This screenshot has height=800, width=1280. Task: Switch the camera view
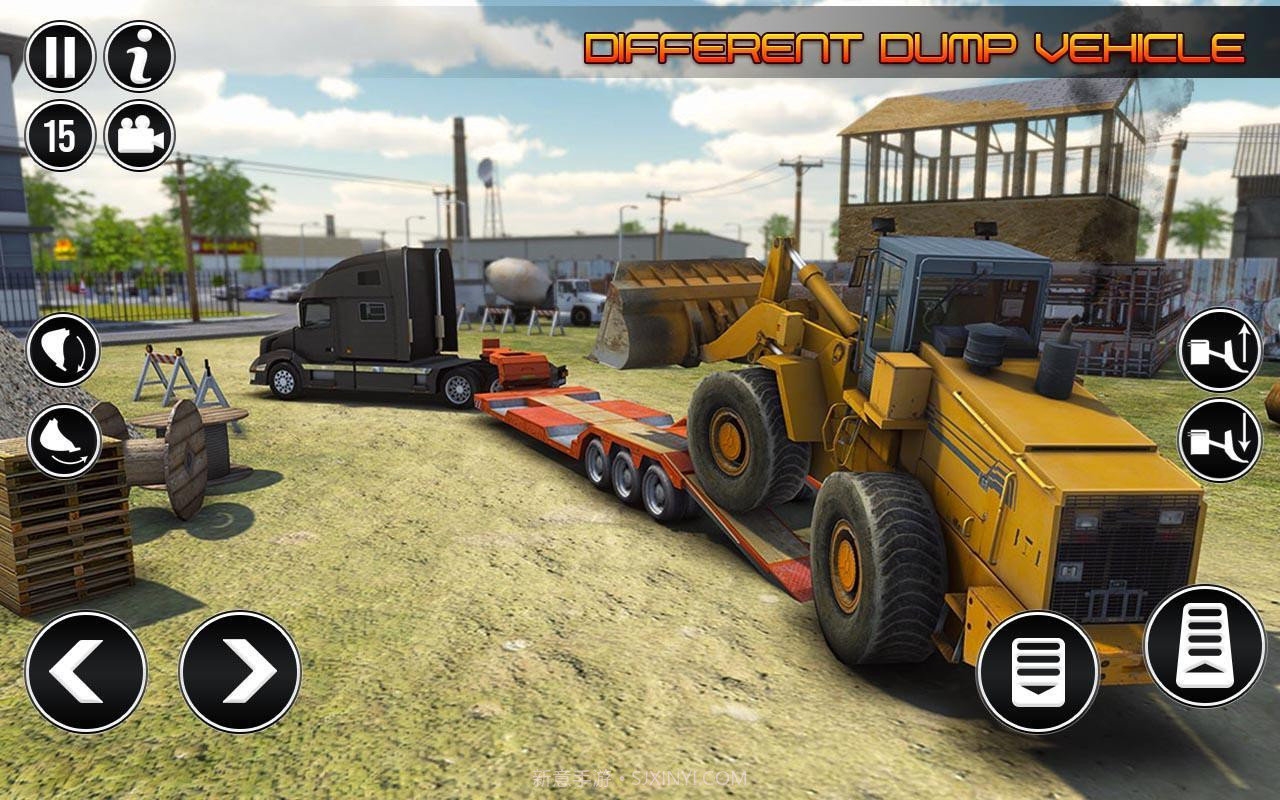coord(140,135)
